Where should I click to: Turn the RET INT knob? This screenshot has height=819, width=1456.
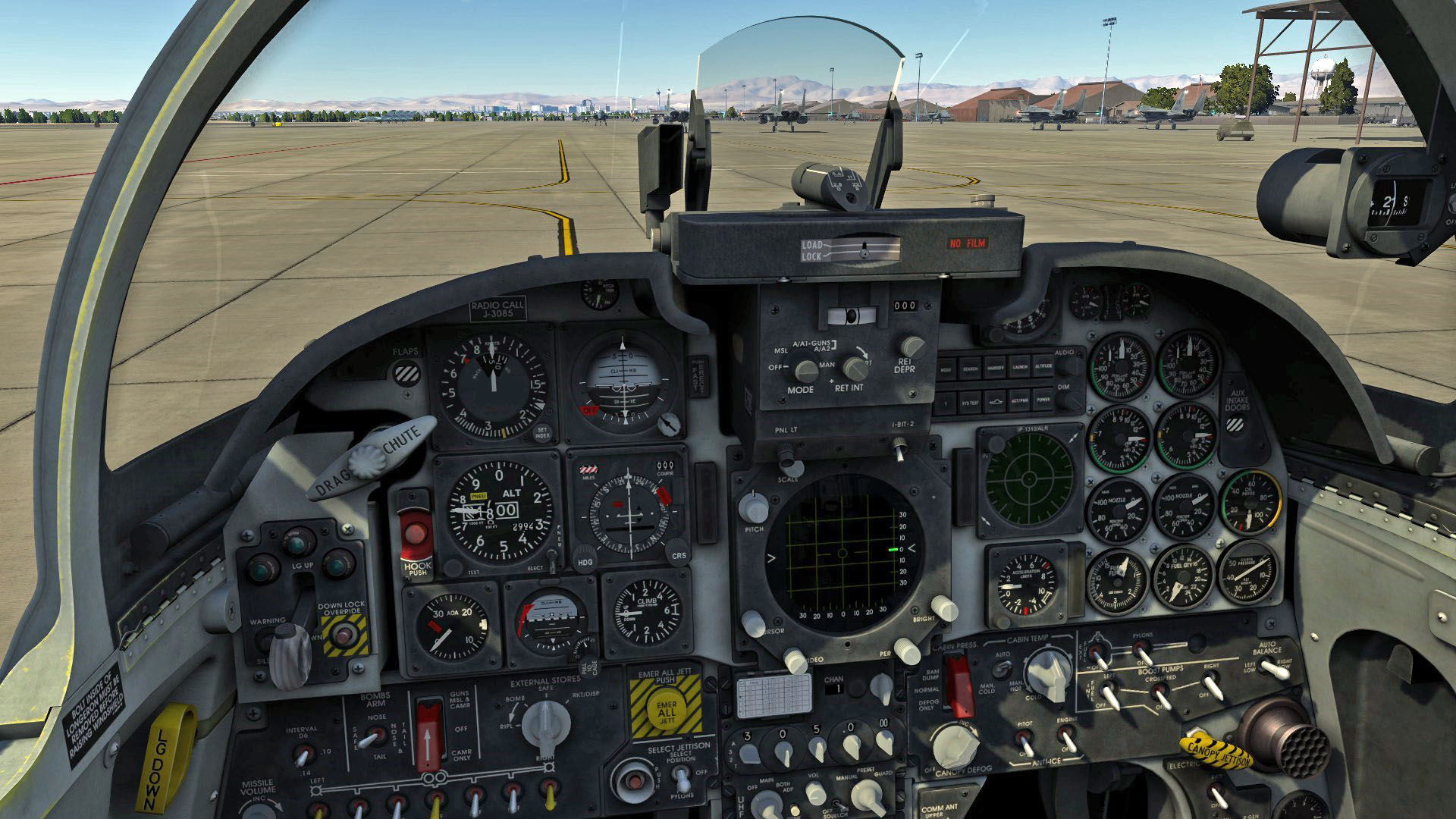855,369
